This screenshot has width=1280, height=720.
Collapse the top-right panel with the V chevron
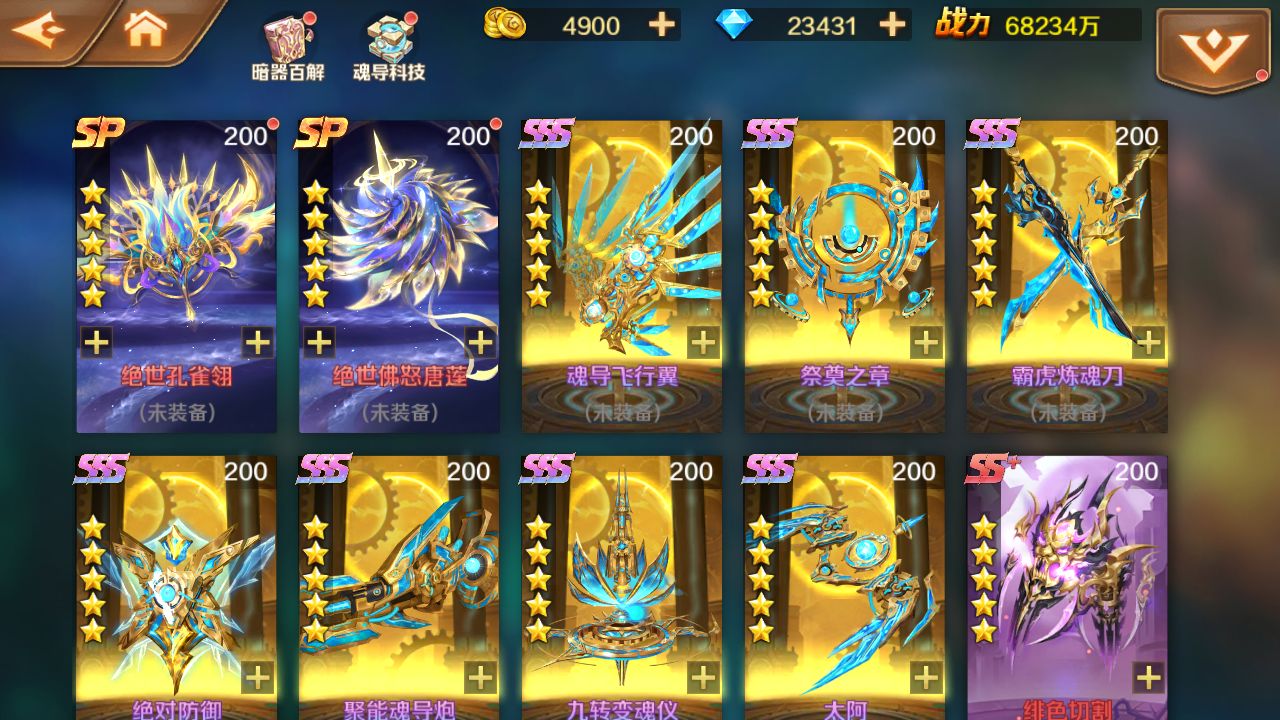point(1212,47)
